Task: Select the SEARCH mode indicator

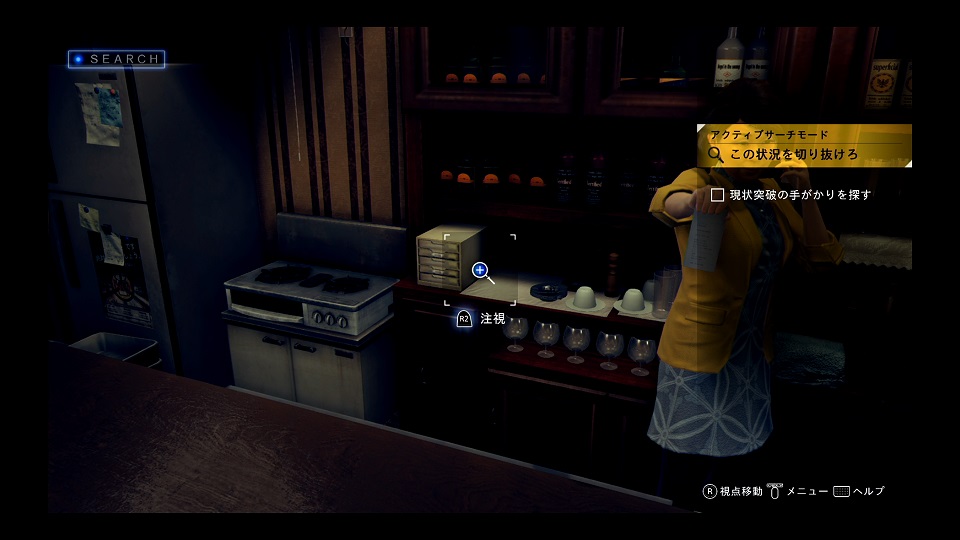Action: (116, 59)
